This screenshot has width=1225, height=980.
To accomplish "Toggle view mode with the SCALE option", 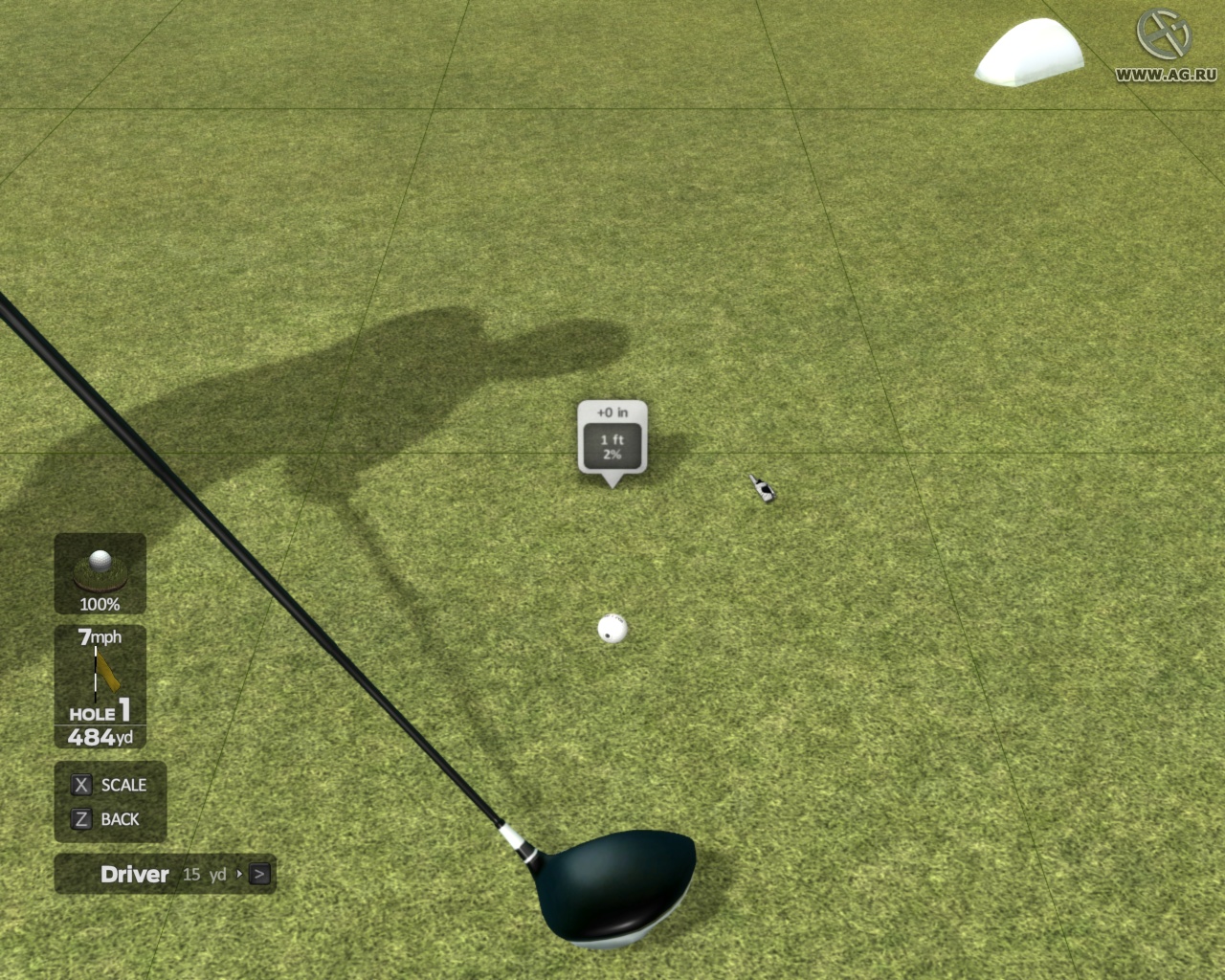I will point(124,785).
